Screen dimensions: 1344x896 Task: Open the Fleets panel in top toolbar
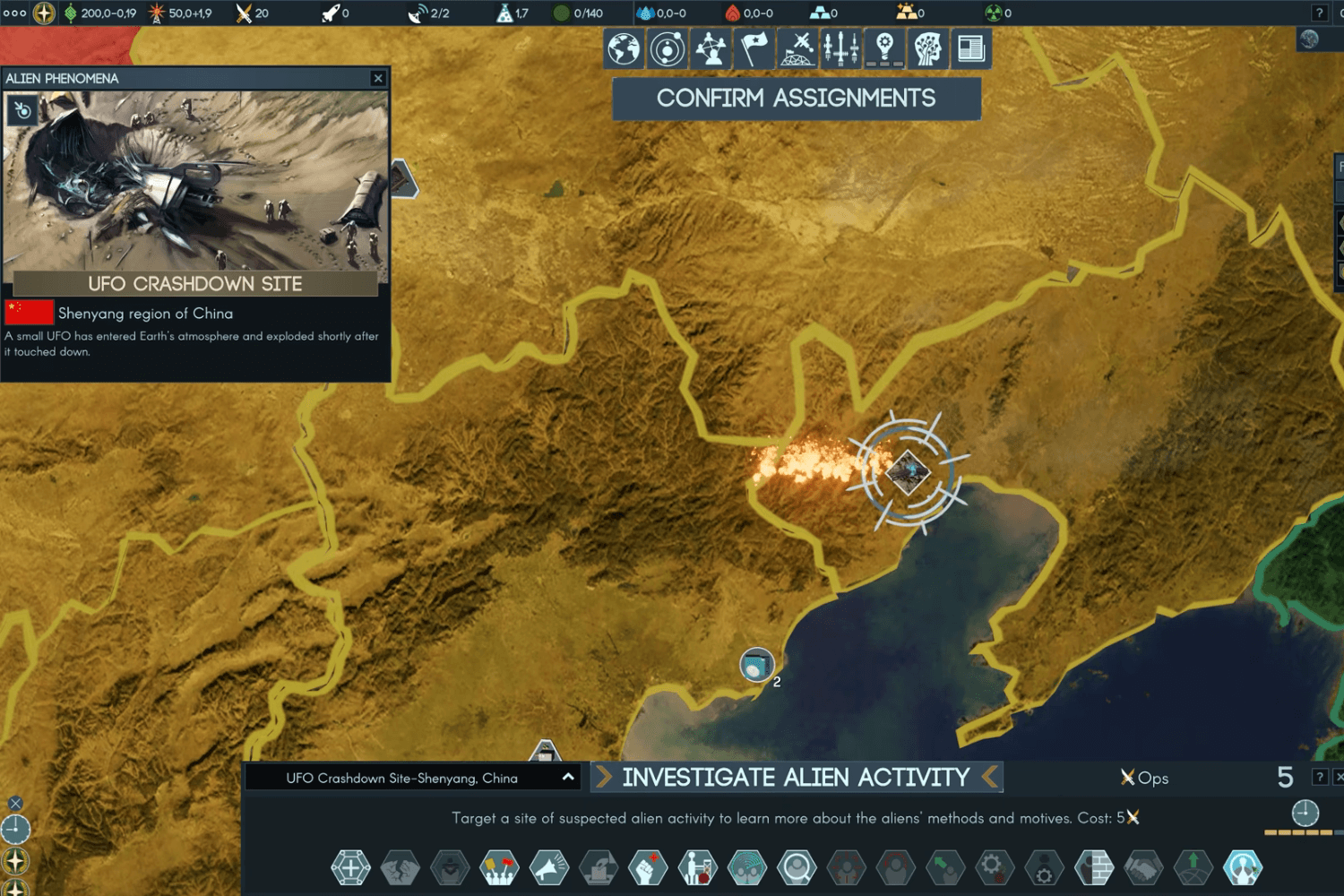(840, 48)
